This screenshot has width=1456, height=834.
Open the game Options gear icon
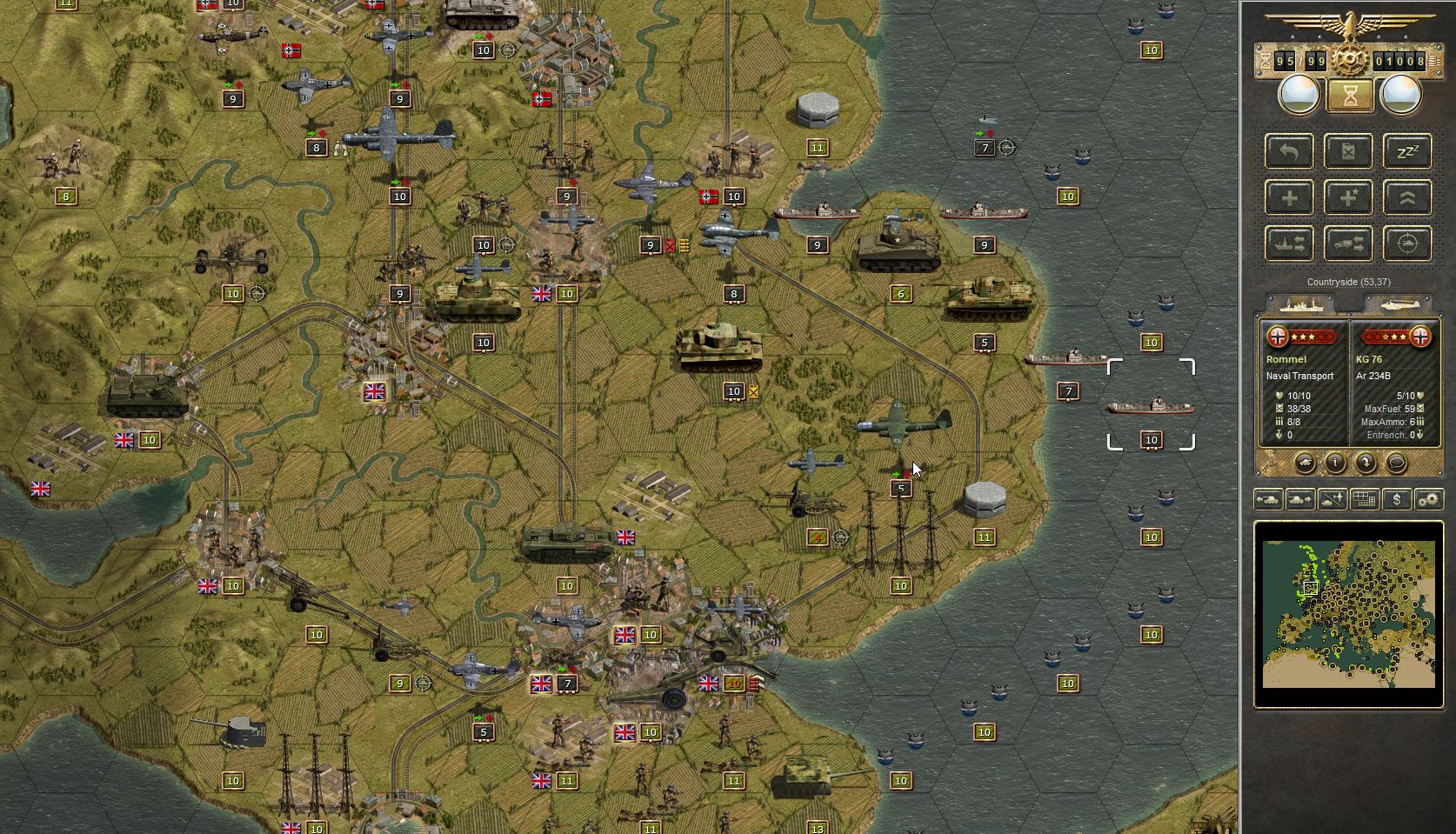coord(1429,499)
